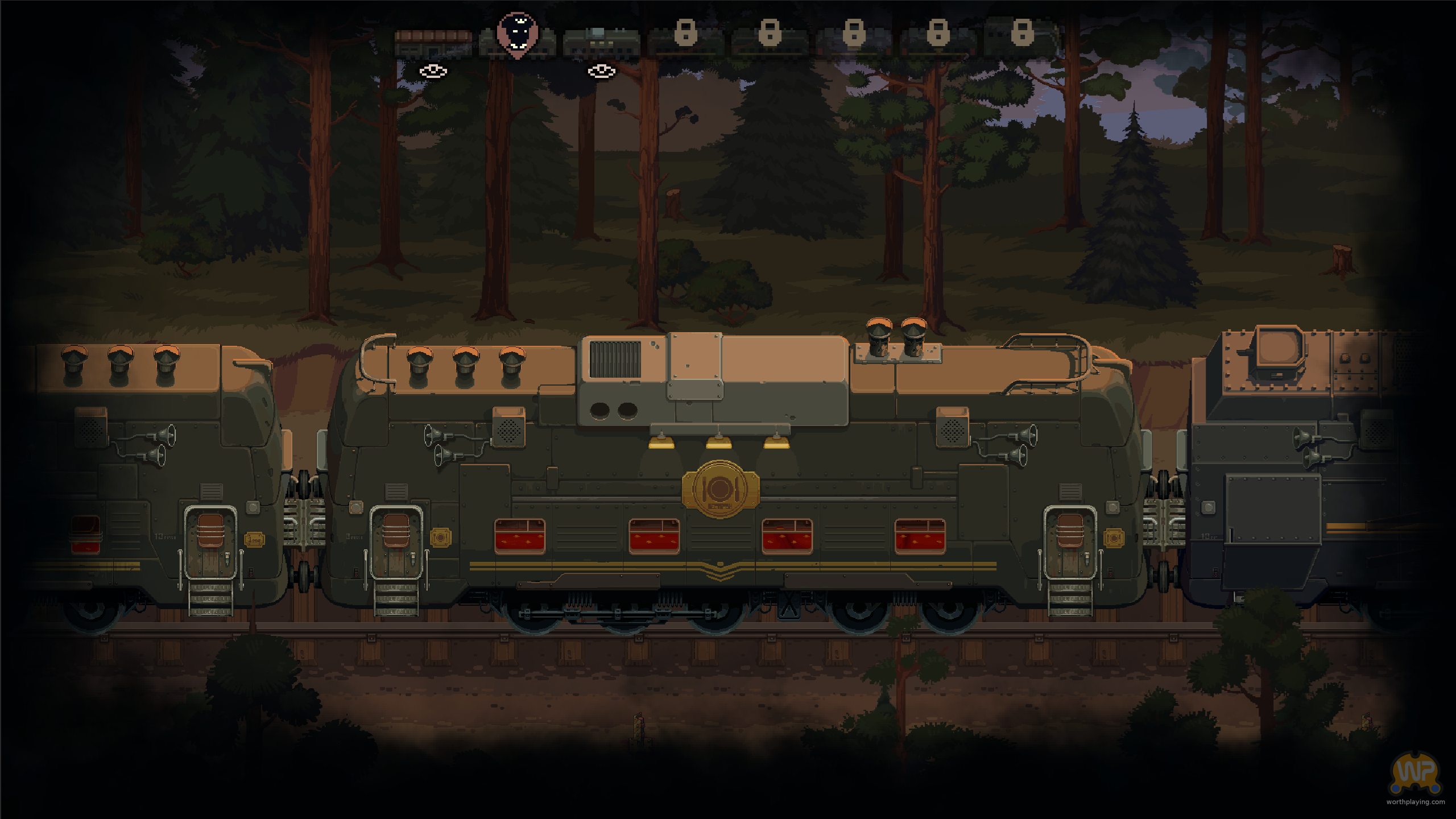This screenshot has width=1456, height=819.
Task: Toggle the eye icon under the brown-roofed car
Action: tap(433, 72)
